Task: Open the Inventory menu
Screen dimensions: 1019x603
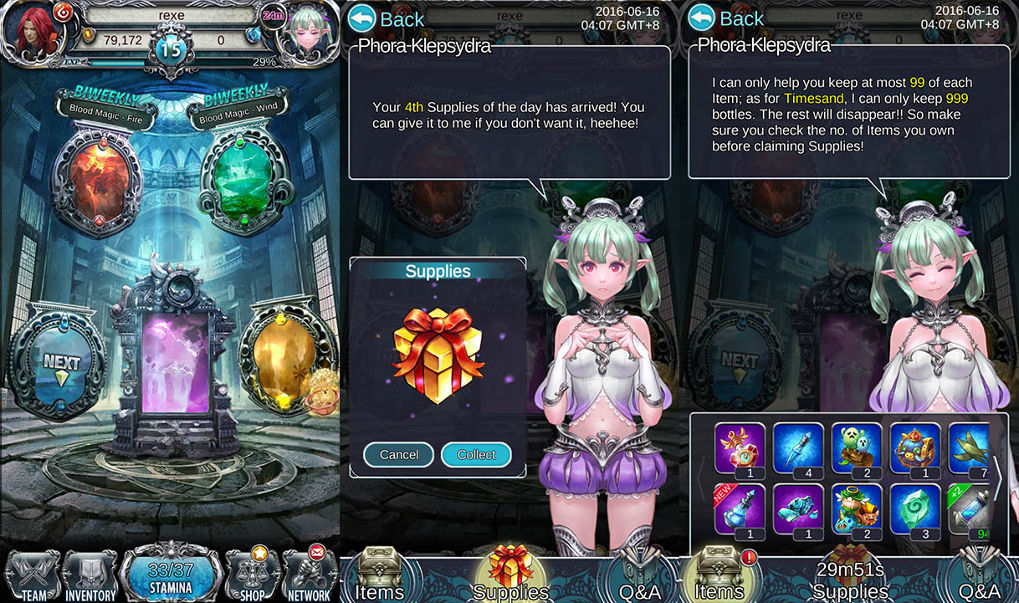Action: pos(91,577)
